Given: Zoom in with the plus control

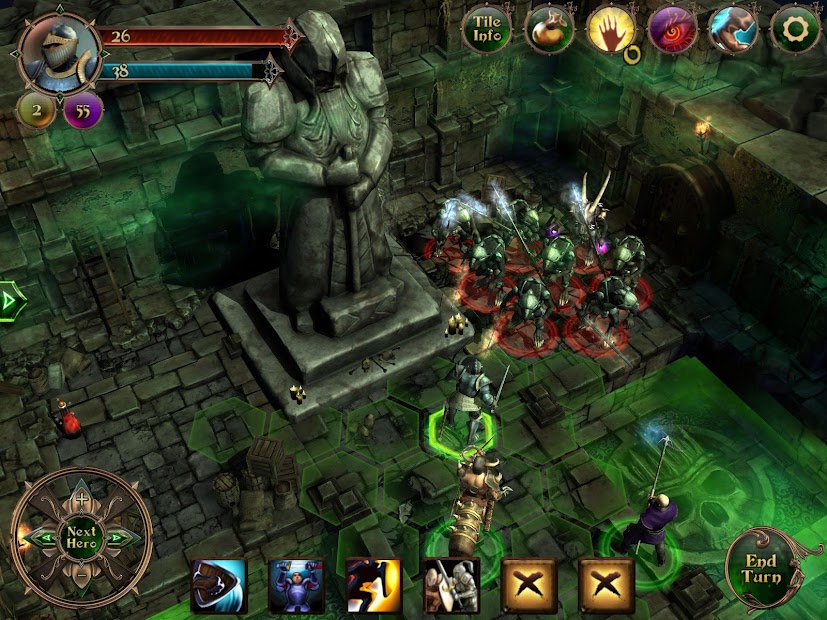Looking at the screenshot, I should (81, 499).
